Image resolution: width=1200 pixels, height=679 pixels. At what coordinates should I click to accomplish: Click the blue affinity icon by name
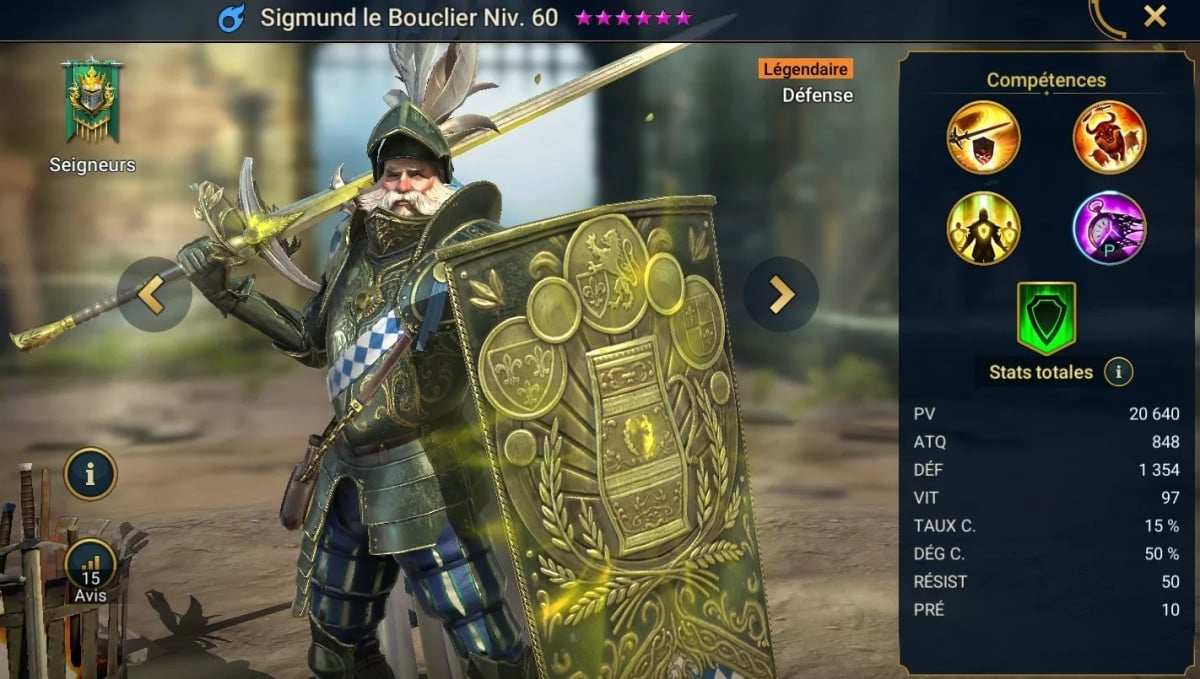coord(232,18)
